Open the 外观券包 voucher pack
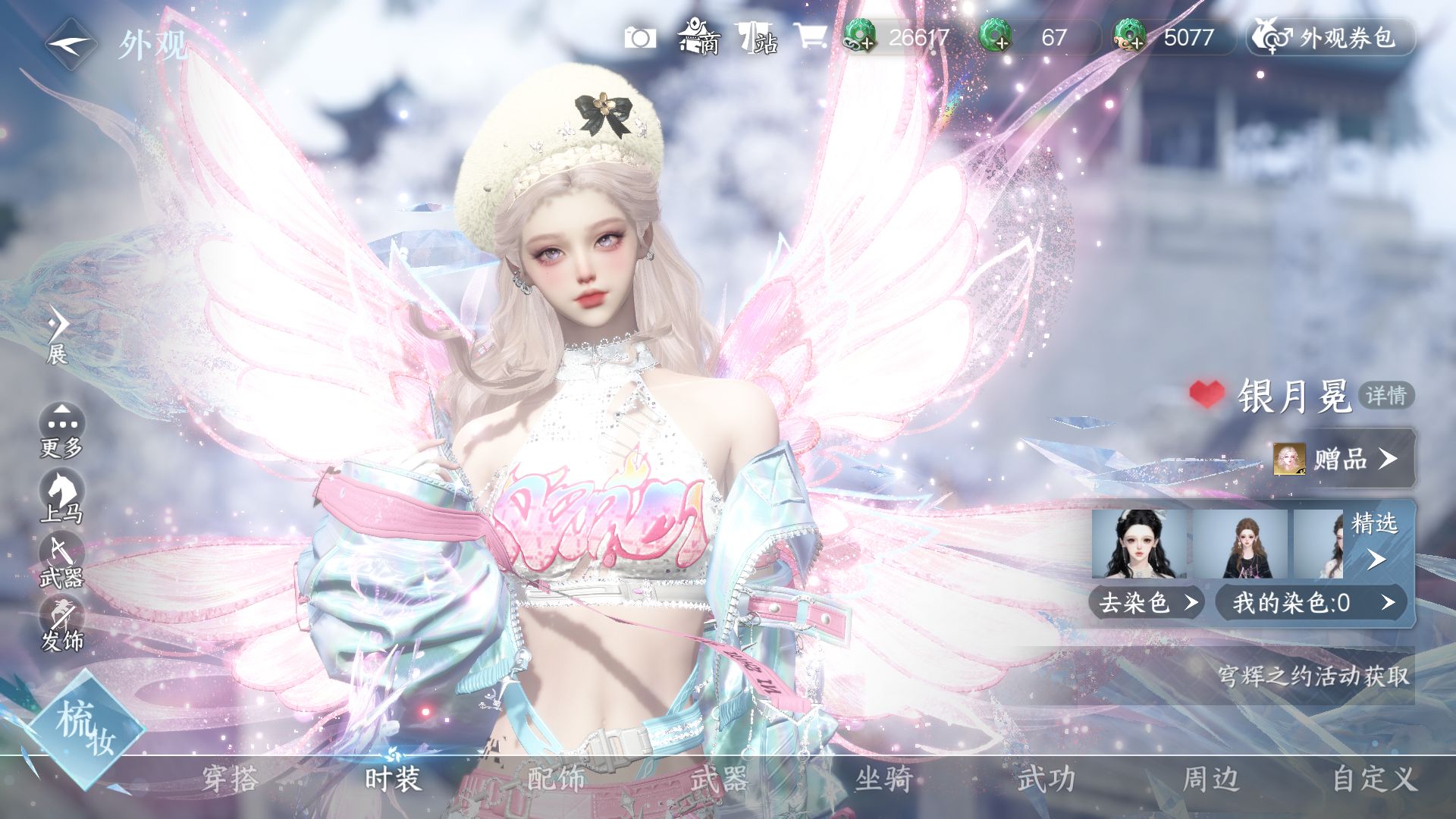This screenshot has height=819, width=1456. (x=1331, y=37)
